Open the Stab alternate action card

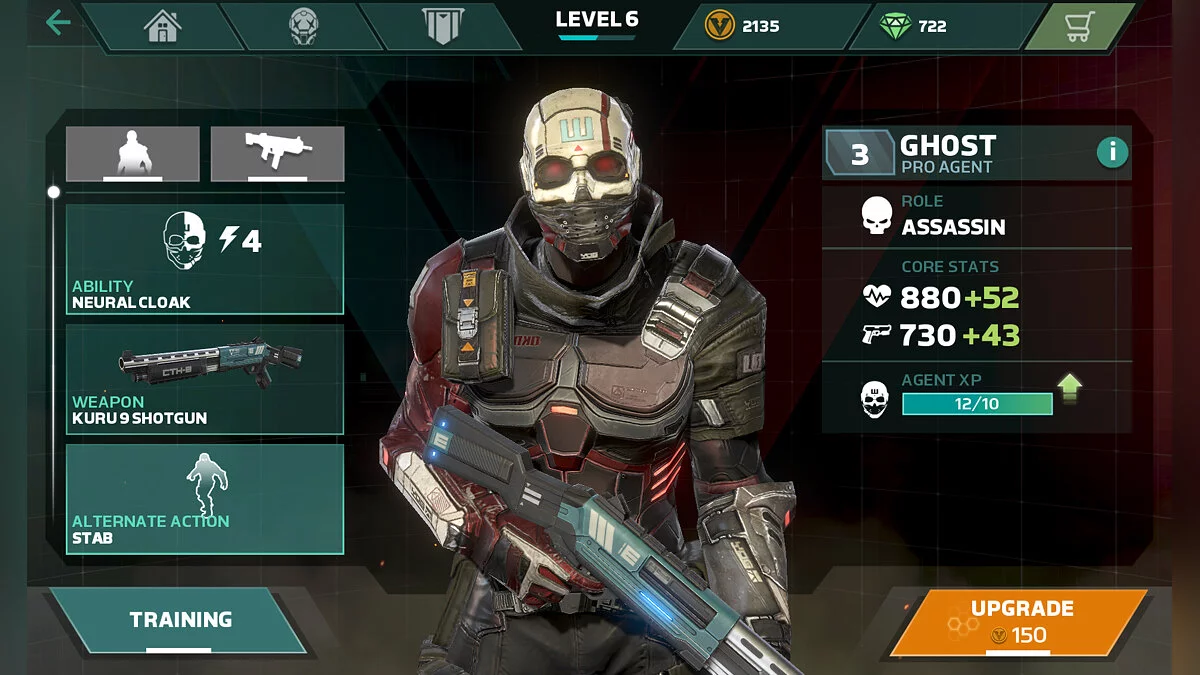pyautogui.click(x=205, y=499)
